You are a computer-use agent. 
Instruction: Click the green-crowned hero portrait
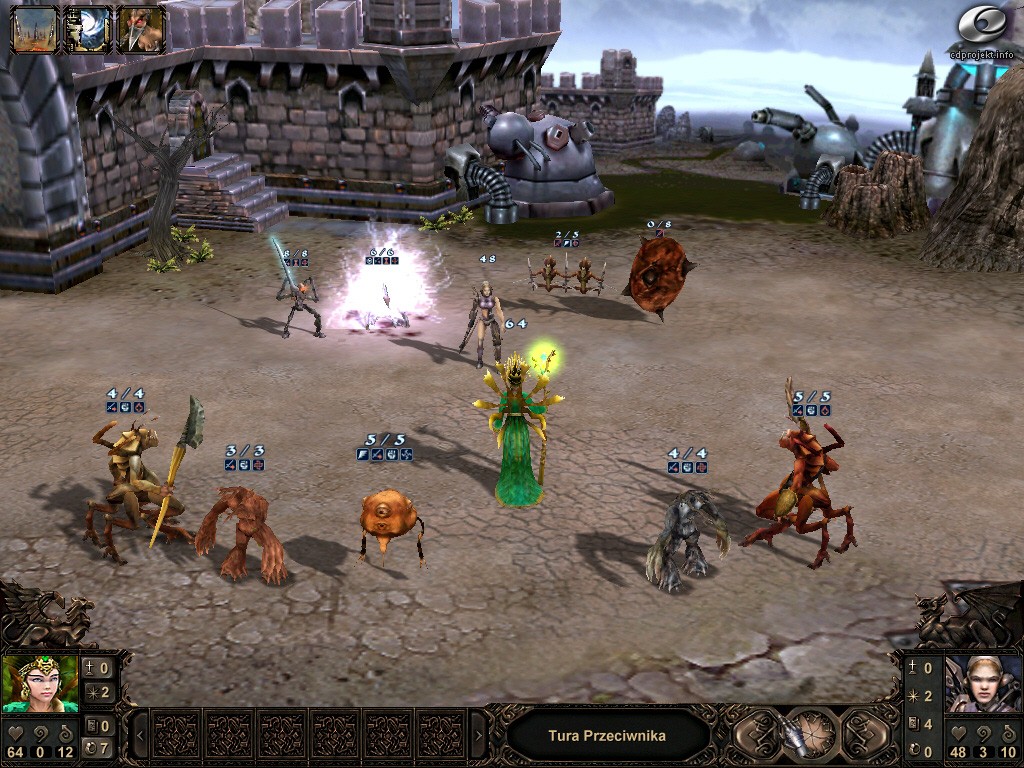pyautogui.click(x=40, y=682)
